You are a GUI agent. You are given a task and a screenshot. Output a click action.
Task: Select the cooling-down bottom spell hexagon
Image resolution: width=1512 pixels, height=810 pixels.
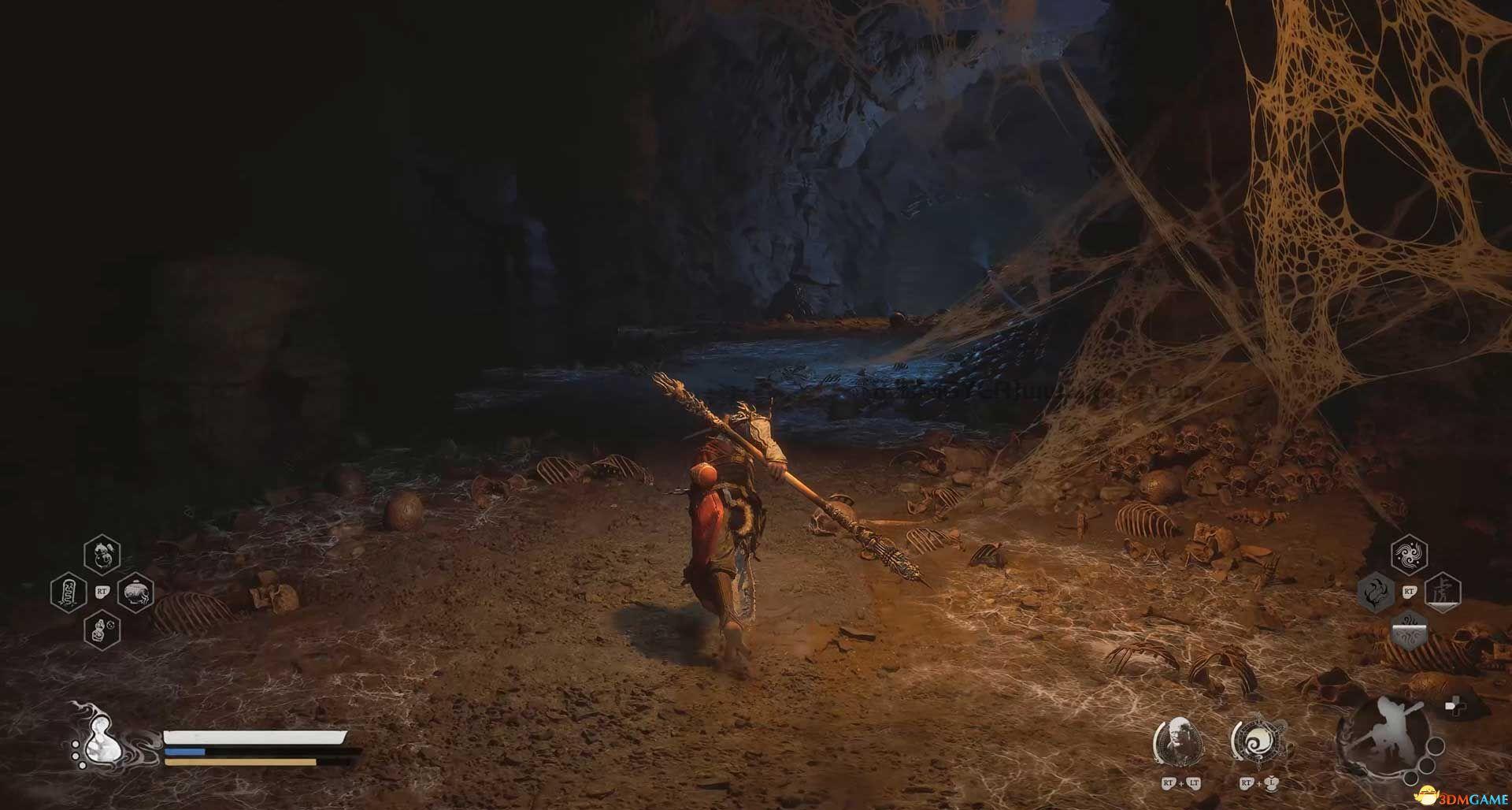pos(1409,629)
